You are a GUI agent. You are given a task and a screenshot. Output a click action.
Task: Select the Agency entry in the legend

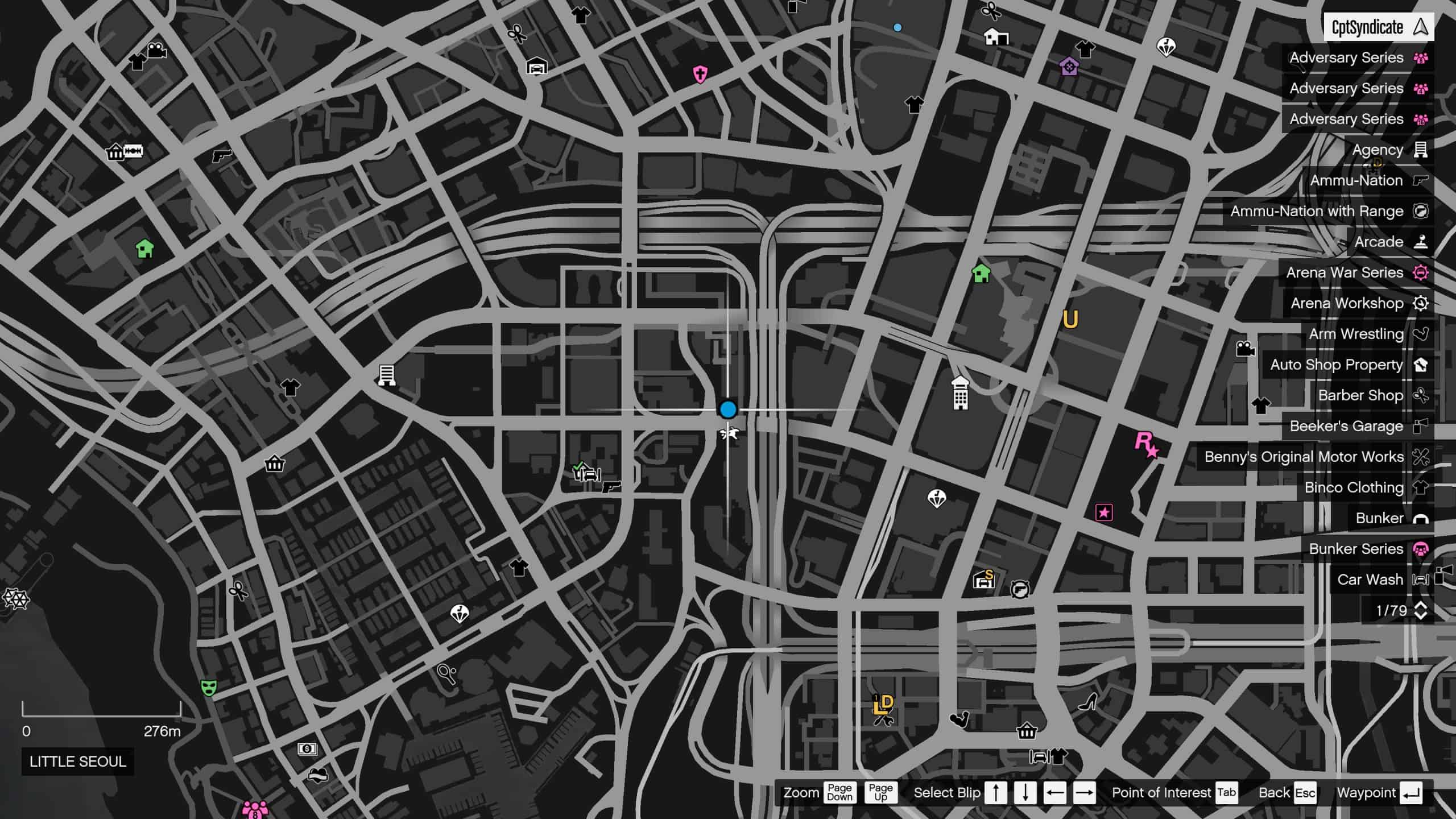click(x=1376, y=150)
